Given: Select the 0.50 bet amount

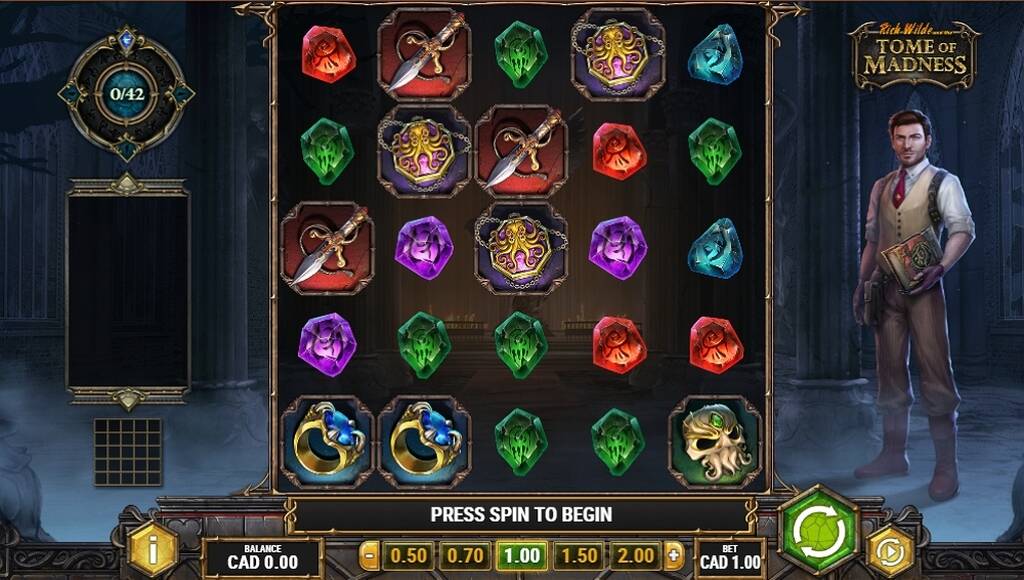Looking at the screenshot, I should (407, 555).
